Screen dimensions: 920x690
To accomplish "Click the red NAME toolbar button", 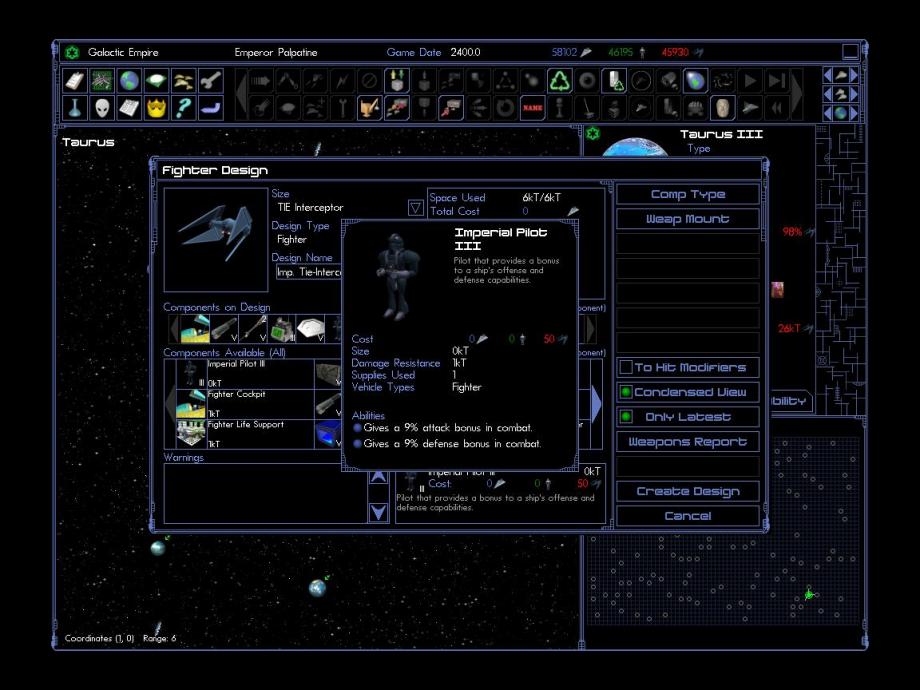I will pyautogui.click(x=532, y=107).
